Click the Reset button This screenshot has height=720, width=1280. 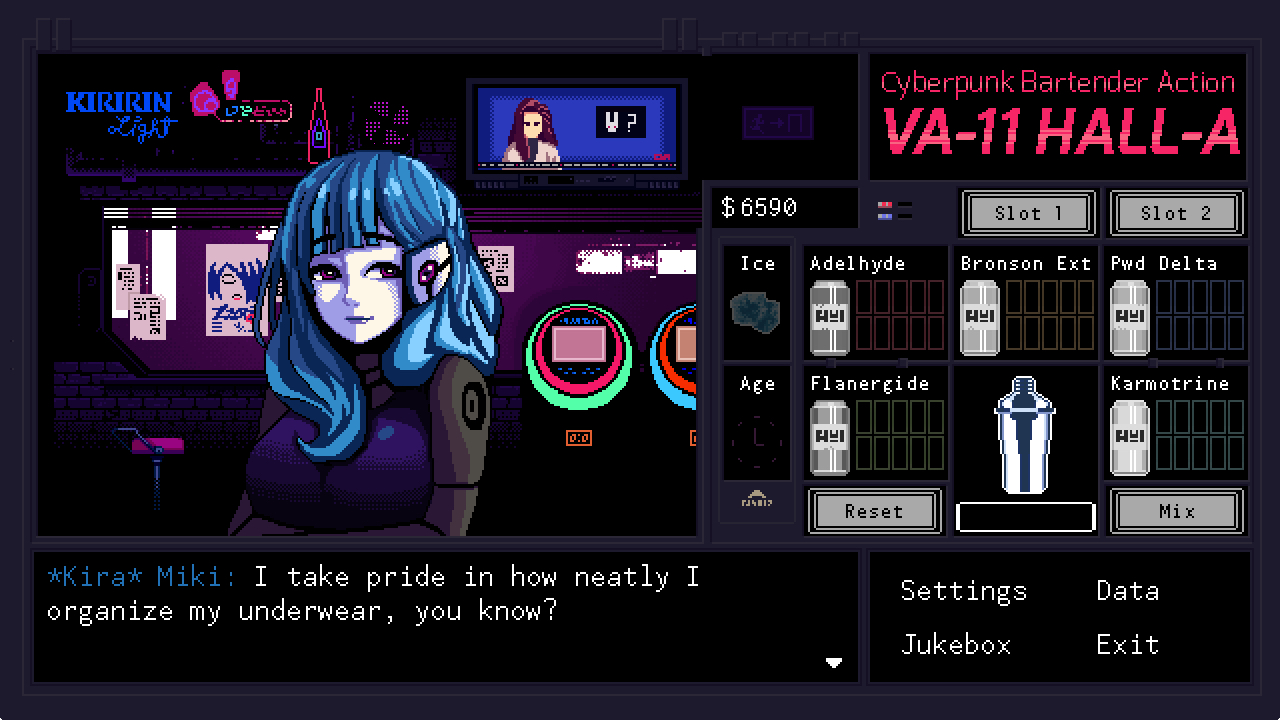[873, 511]
